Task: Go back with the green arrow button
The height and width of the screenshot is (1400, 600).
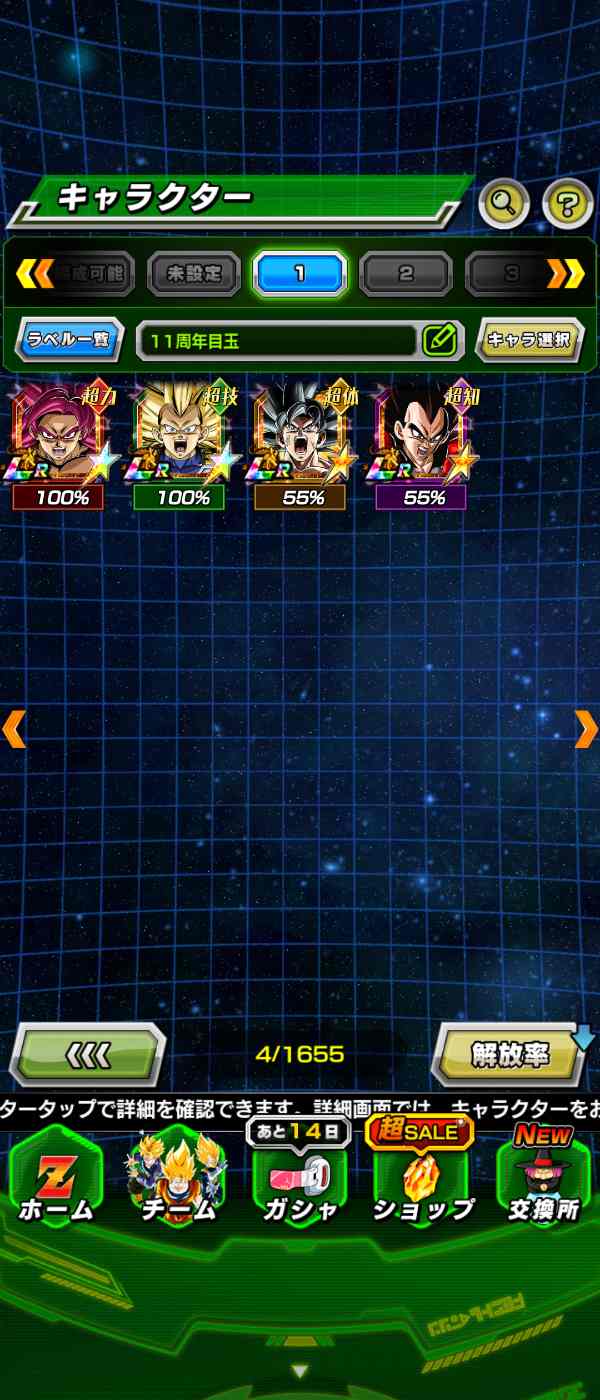Action: coord(88,1055)
